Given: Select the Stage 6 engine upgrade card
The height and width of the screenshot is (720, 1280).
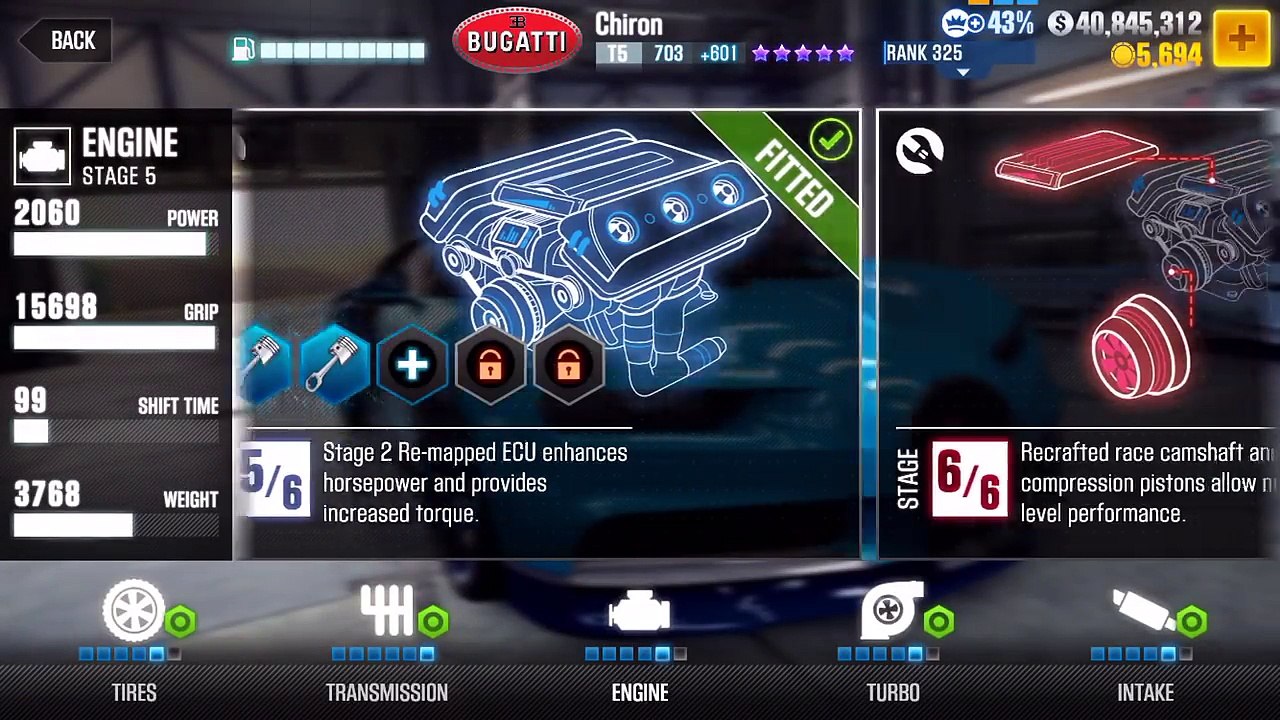Looking at the screenshot, I should point(1078,335).
